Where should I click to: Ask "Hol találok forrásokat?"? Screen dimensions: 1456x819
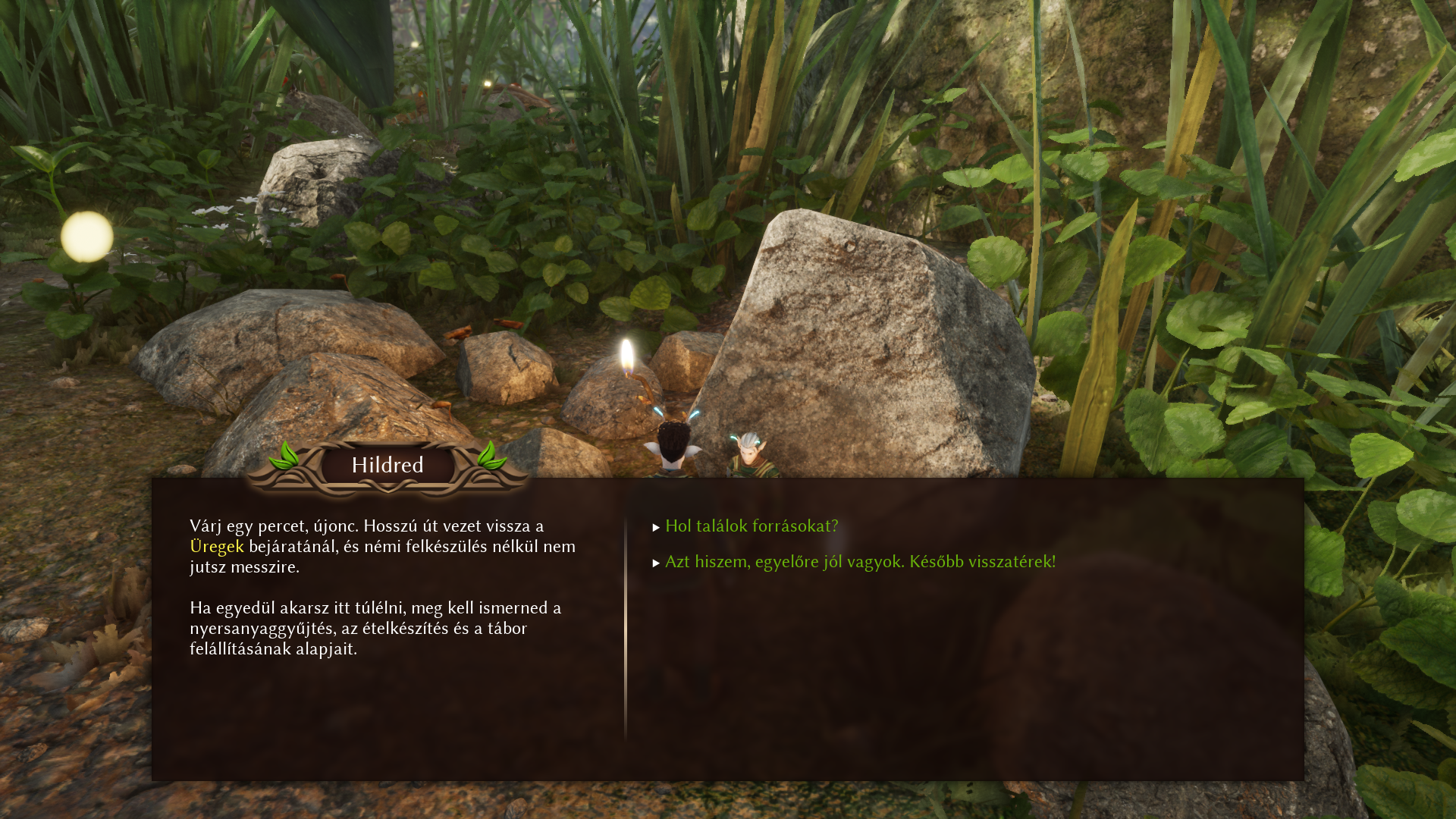751,526
